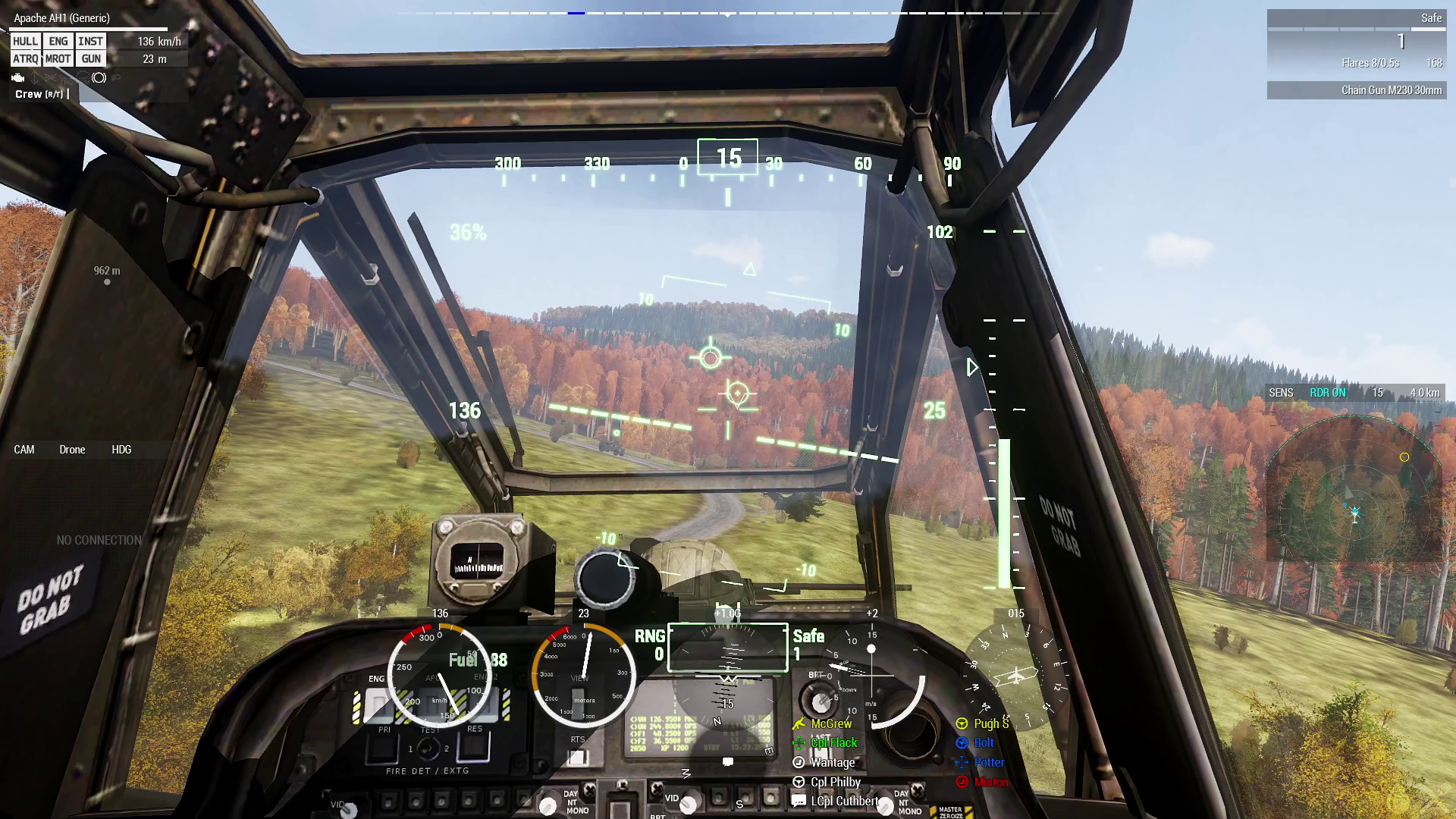Screen dimensions: 1456x819
Task: Select the engine status icon
Action: point(18,78)
